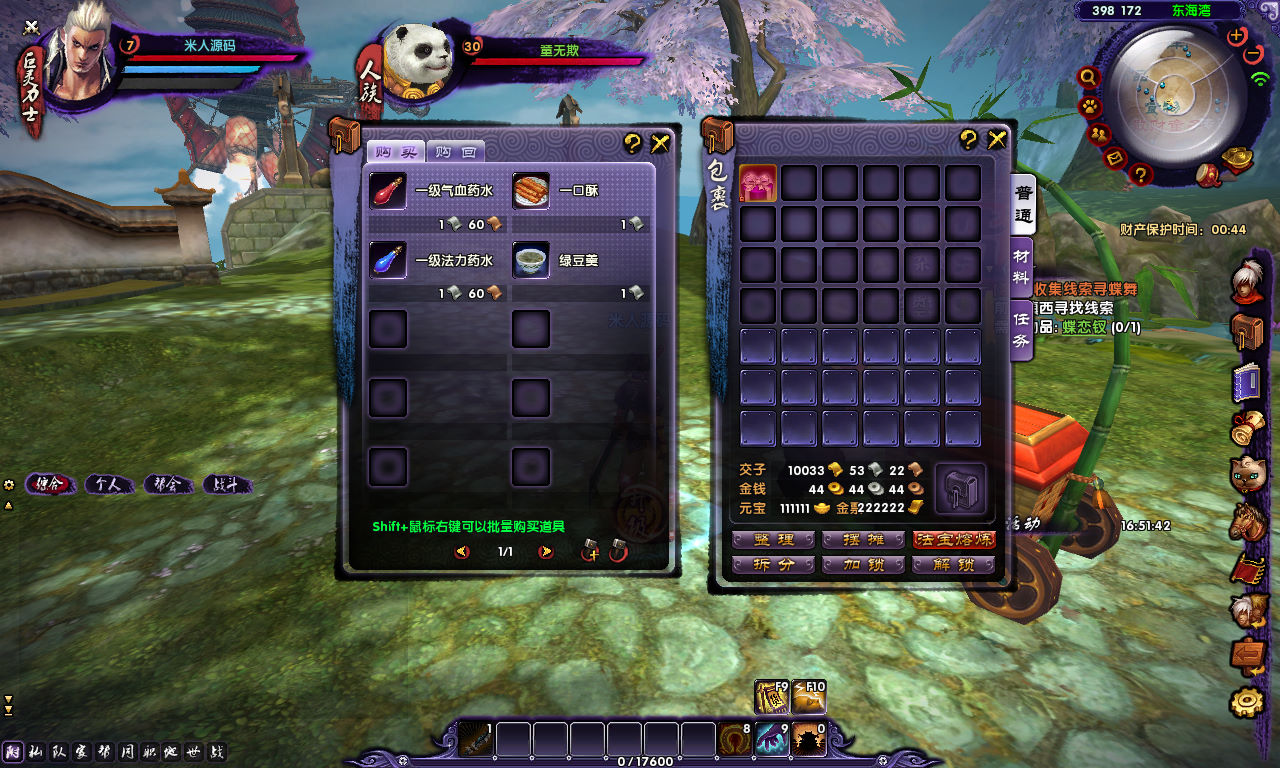Choose the 绿豆羹 soup bowl in shop
1280x768 pixels.
coord(531,260)
